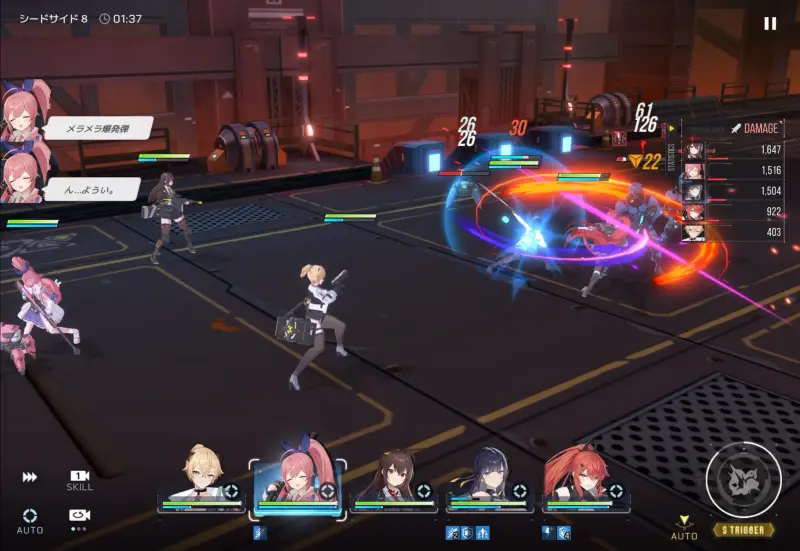This screenshot has width=800, height=551.
Task: Toggle the S Trigger AUTO setting
Action: click(684, 527)
